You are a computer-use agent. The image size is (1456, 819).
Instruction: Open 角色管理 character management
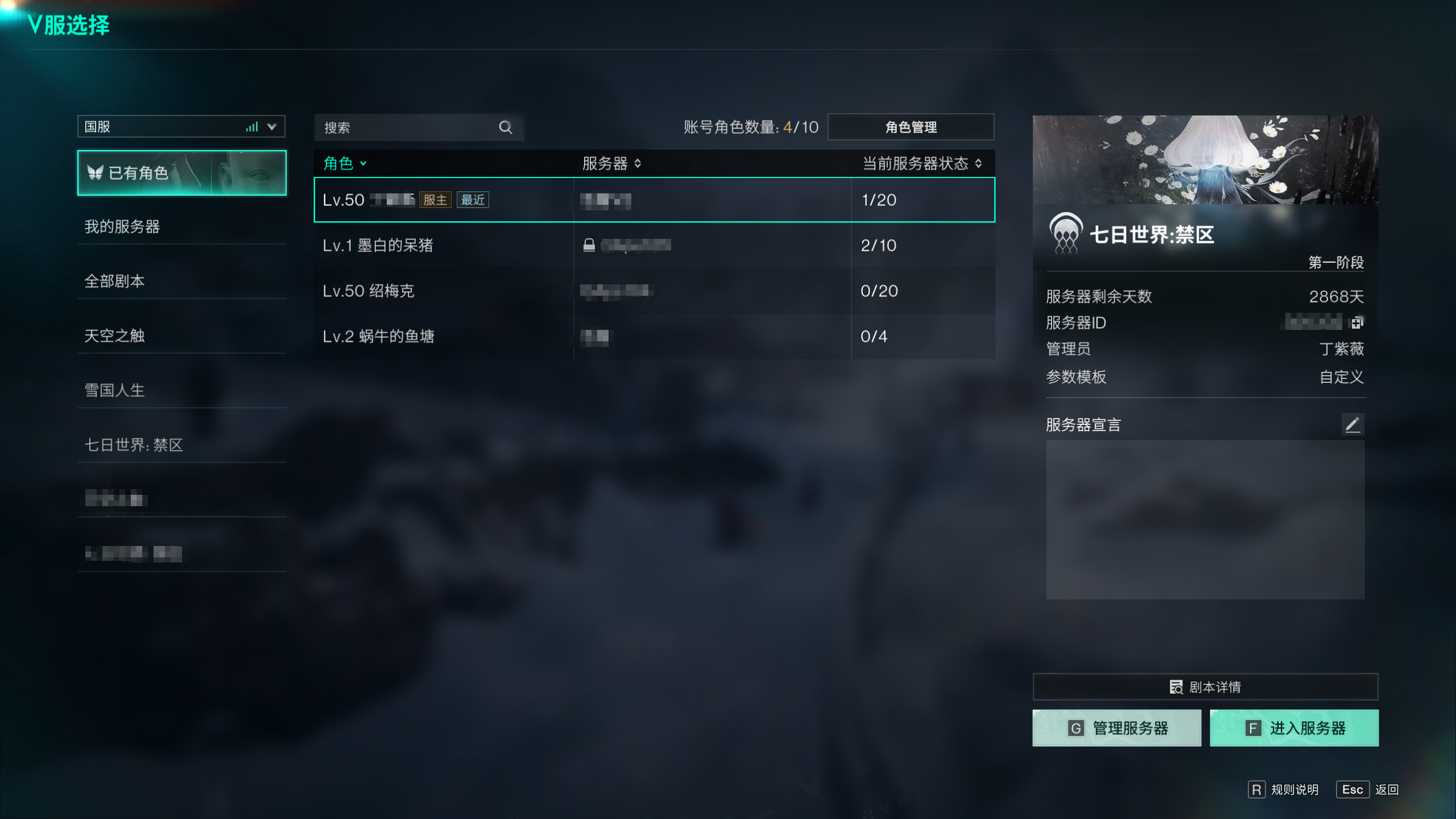(911, 127)
